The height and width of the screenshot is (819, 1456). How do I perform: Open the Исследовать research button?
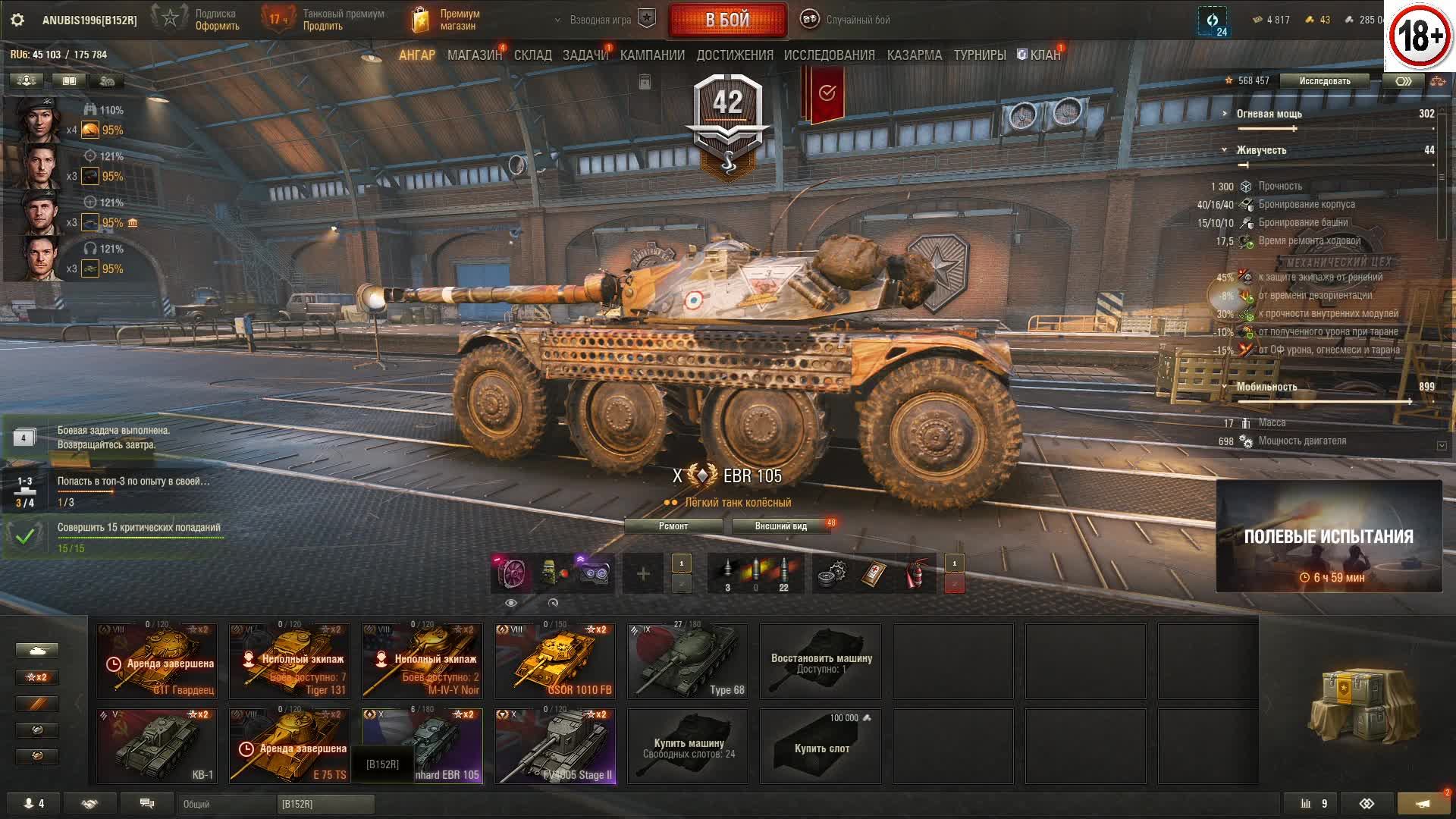click(x=1324, y=81)
